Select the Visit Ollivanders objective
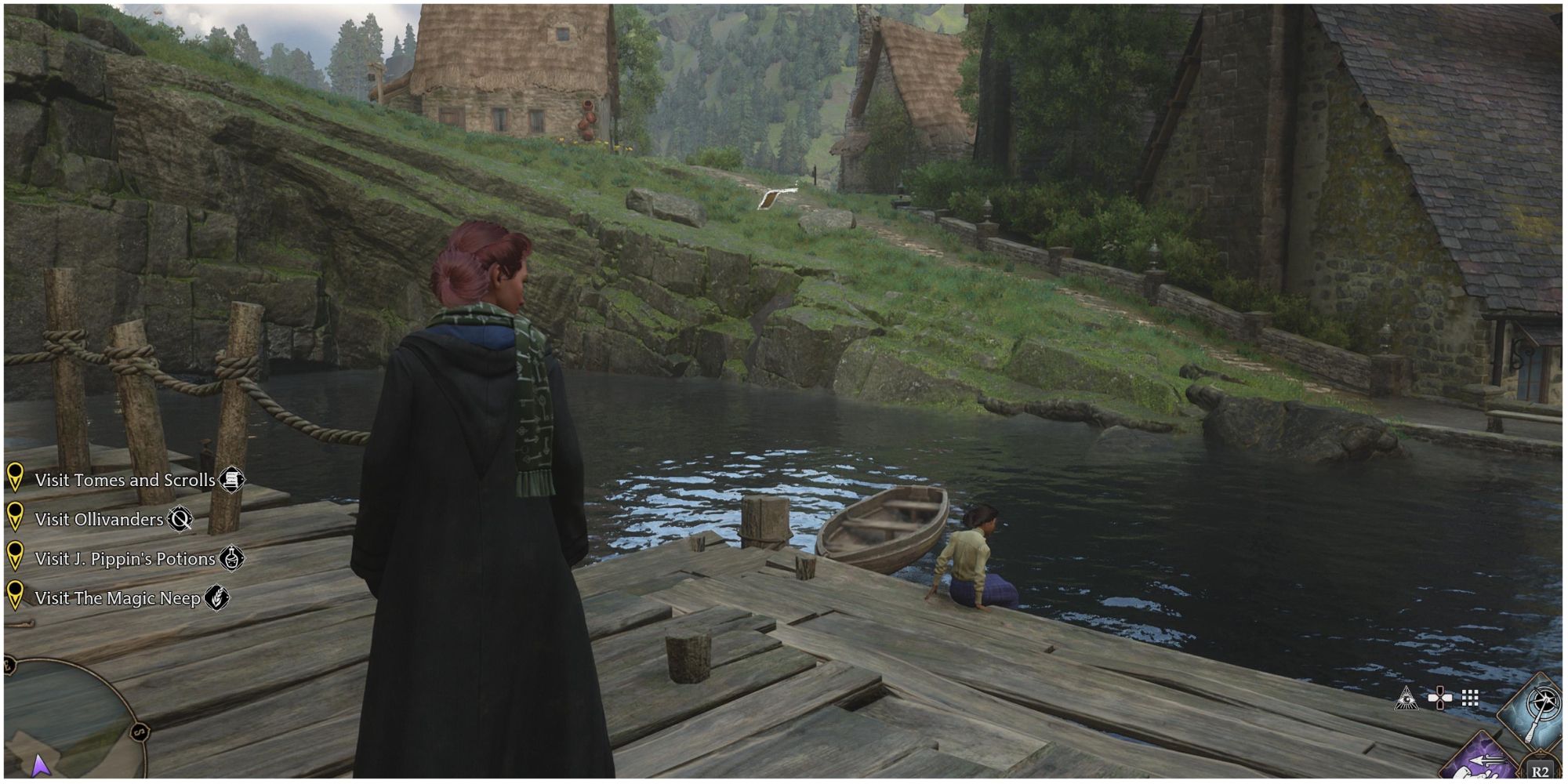Viewport: 1568px width, 784px height. pos(99,519)
